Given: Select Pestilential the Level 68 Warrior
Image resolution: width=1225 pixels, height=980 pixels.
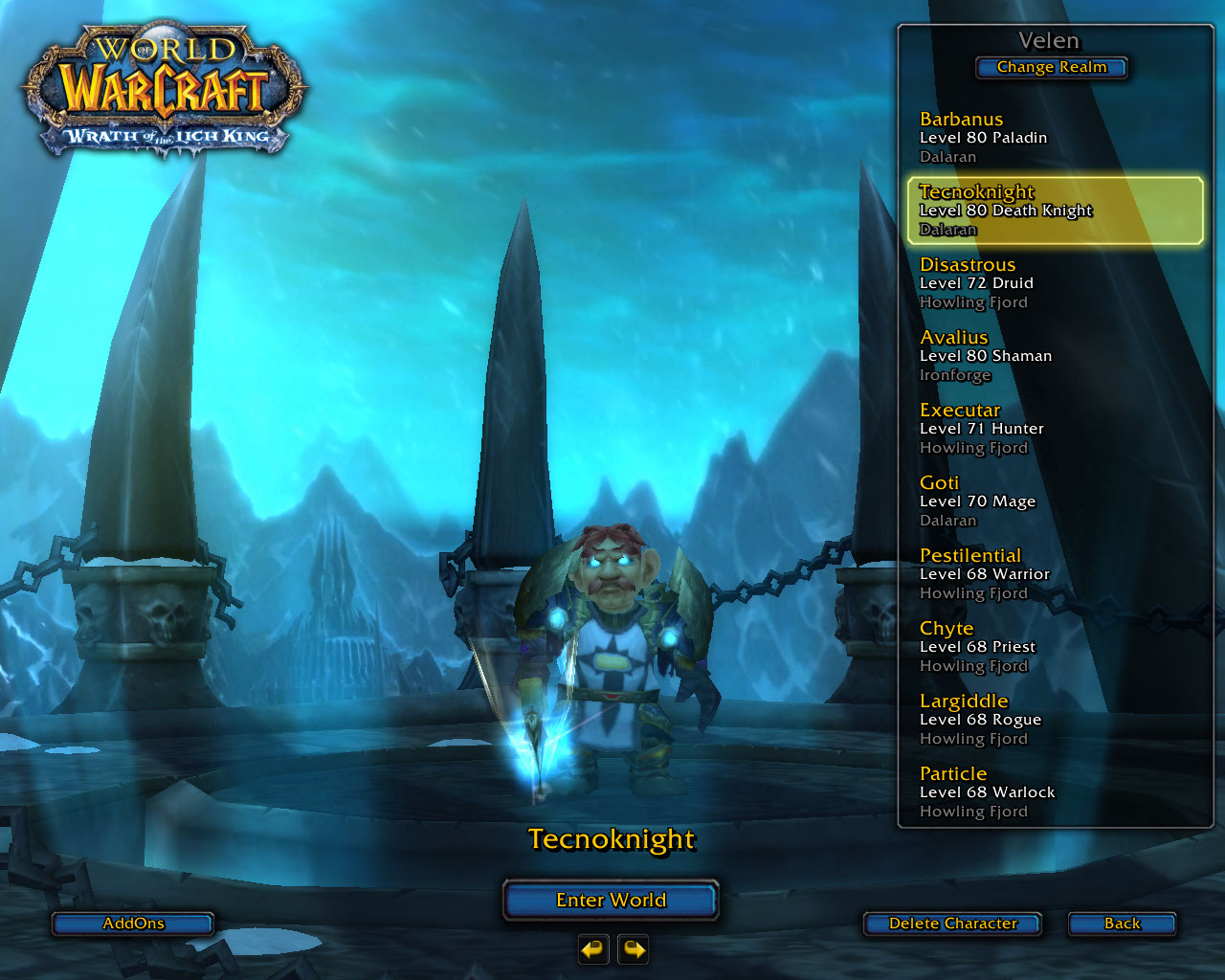Looking at the screenshot, I should [x=1053, y=573].
